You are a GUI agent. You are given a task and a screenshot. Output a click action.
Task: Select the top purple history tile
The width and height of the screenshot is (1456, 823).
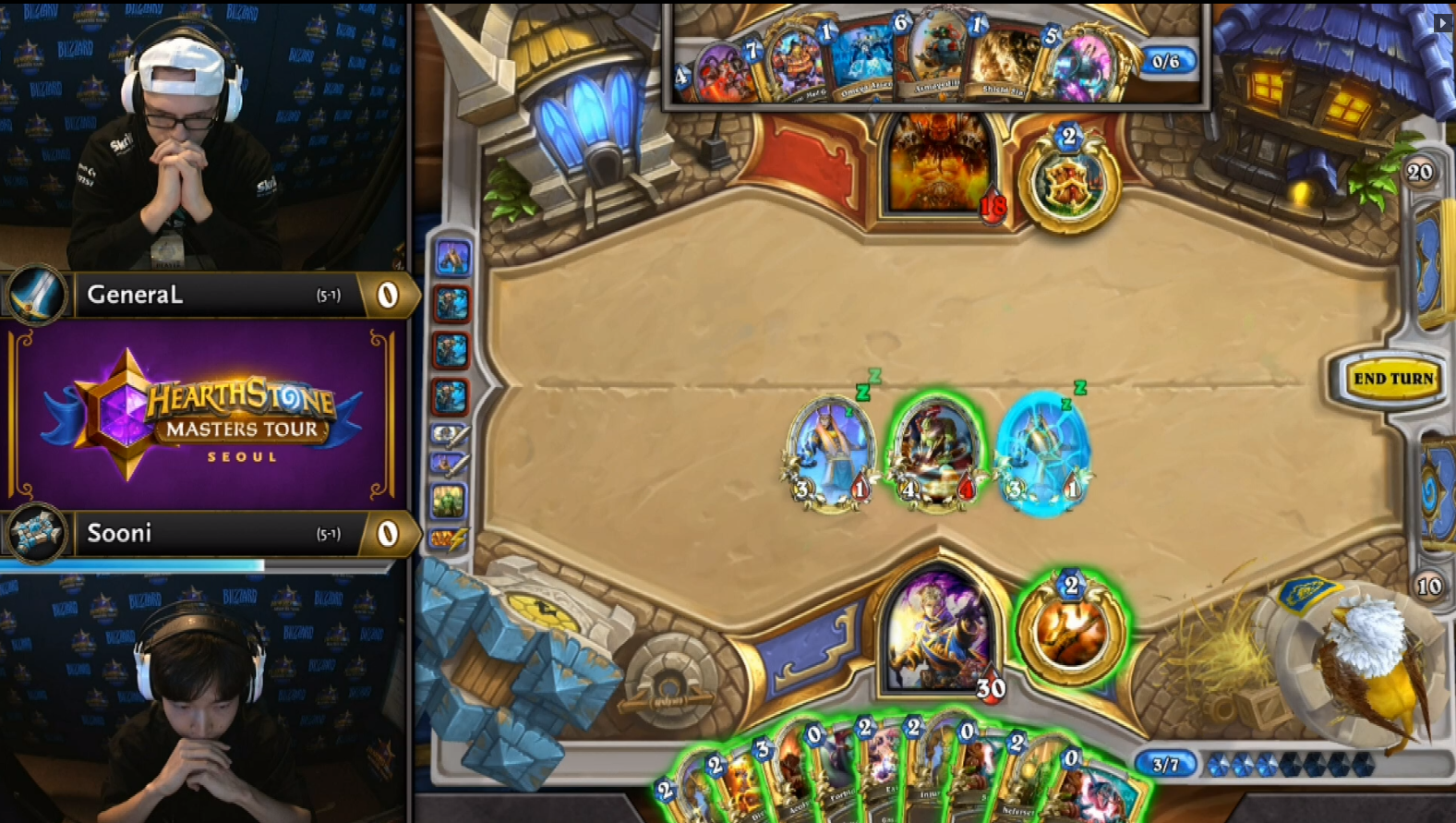click(x=451, y=258)
